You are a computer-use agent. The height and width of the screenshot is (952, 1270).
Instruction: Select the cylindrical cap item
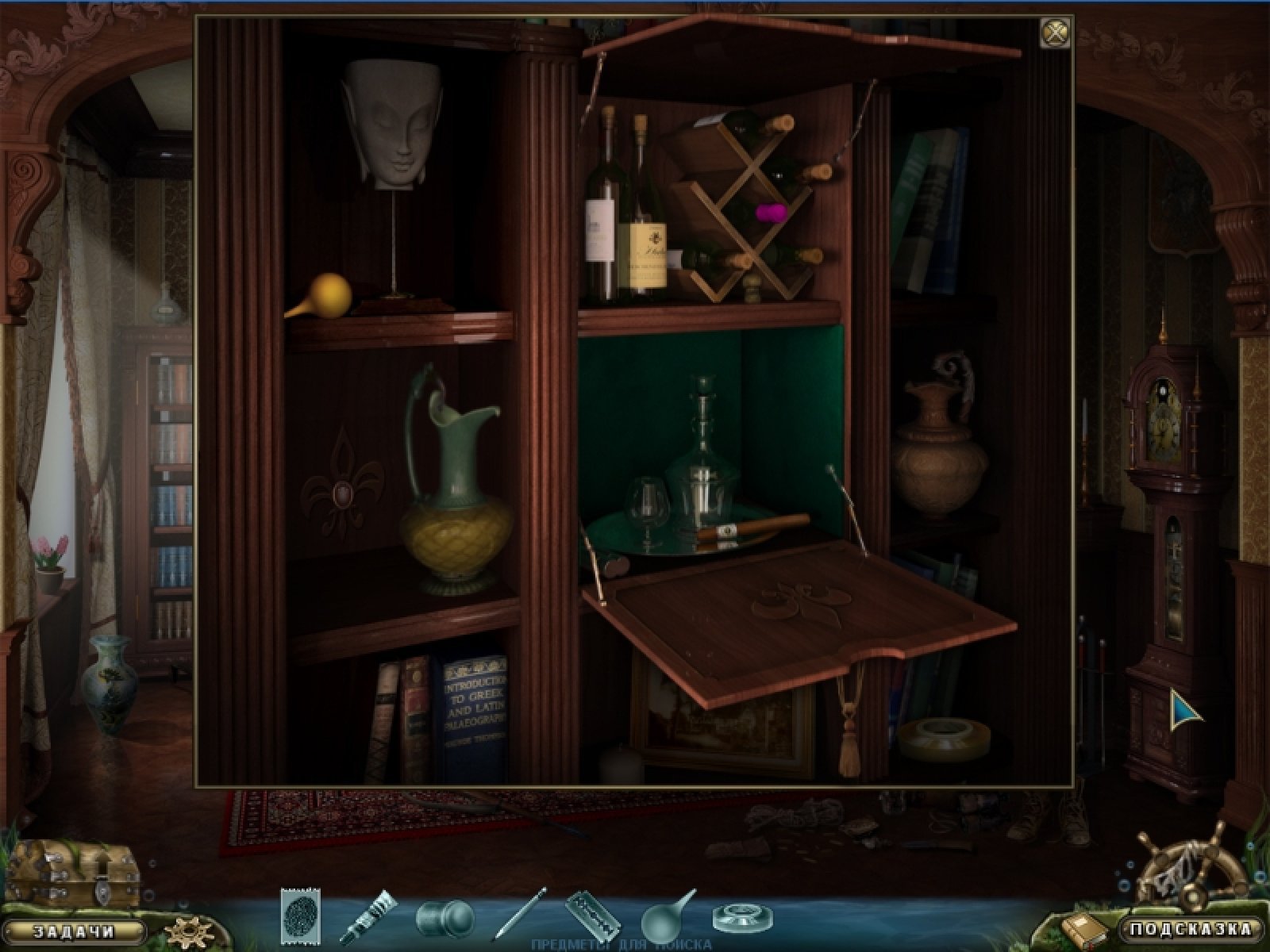443,918
